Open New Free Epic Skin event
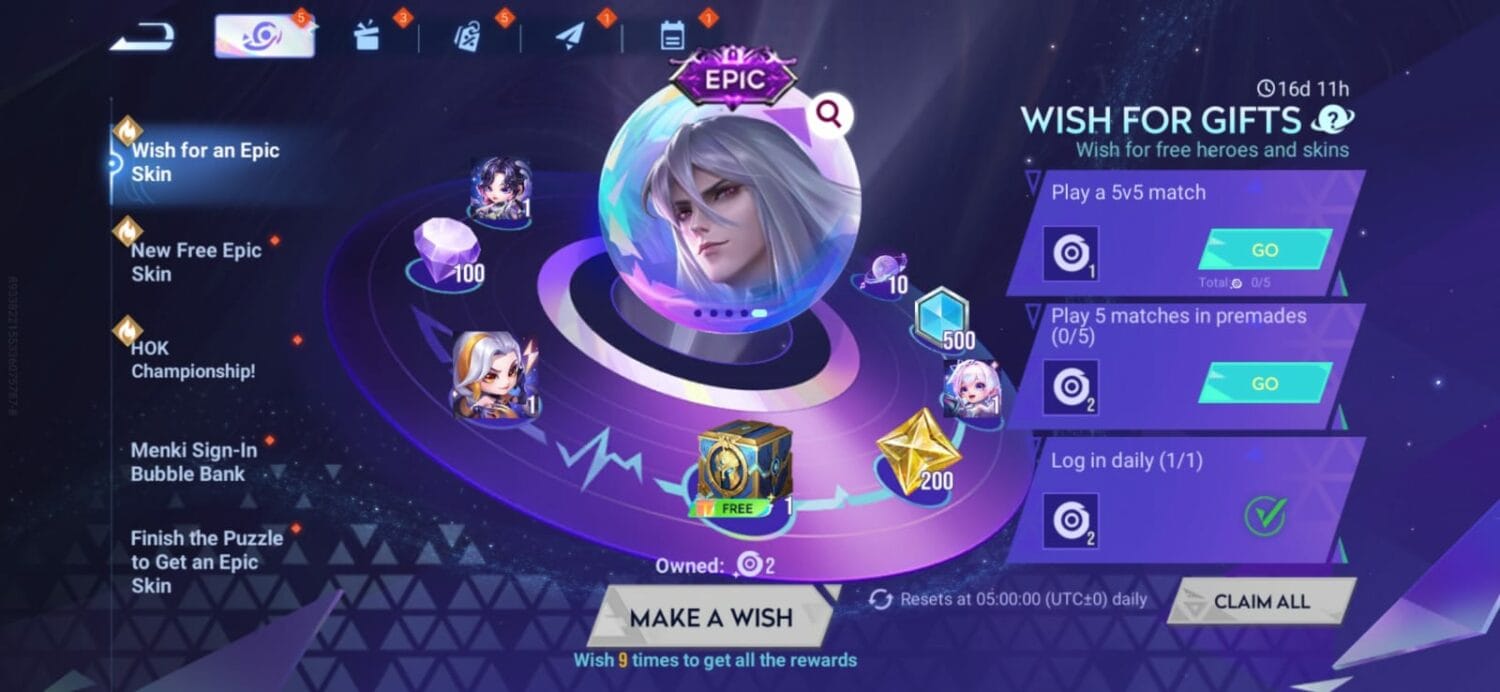Viewport: 1500px width, 692px height. 196,262
